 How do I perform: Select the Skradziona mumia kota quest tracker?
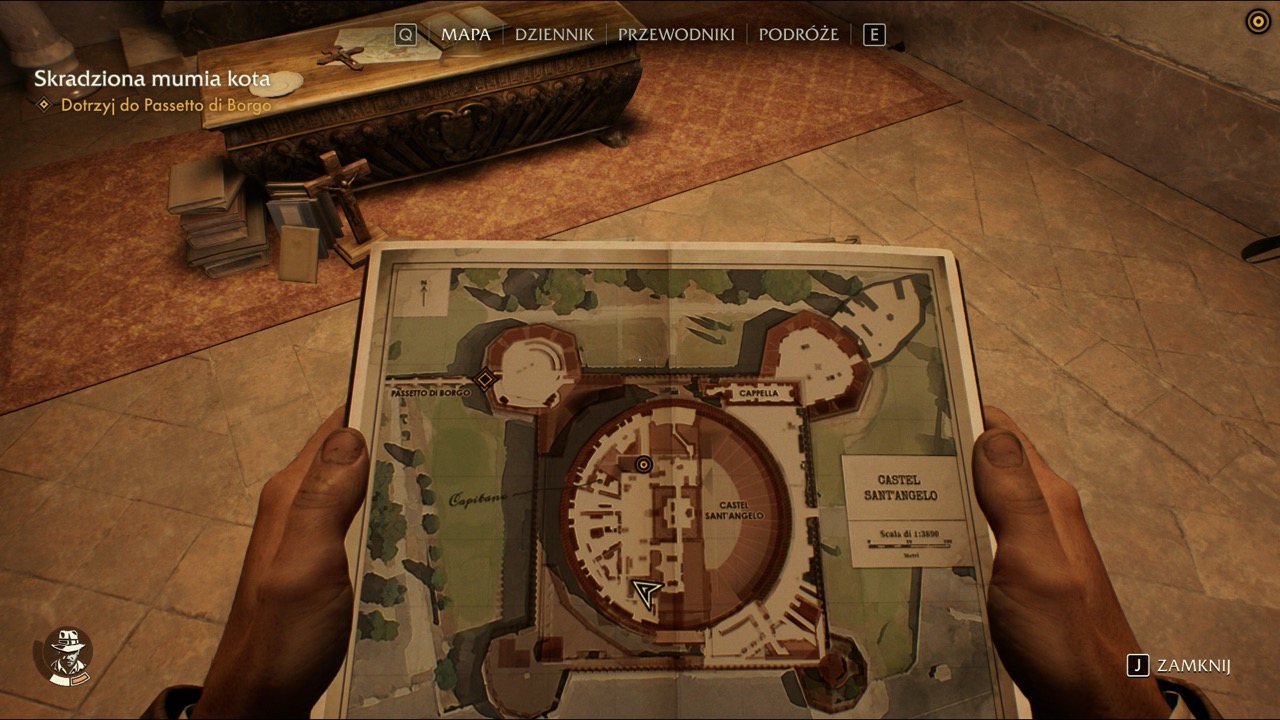tap(152, 79)
